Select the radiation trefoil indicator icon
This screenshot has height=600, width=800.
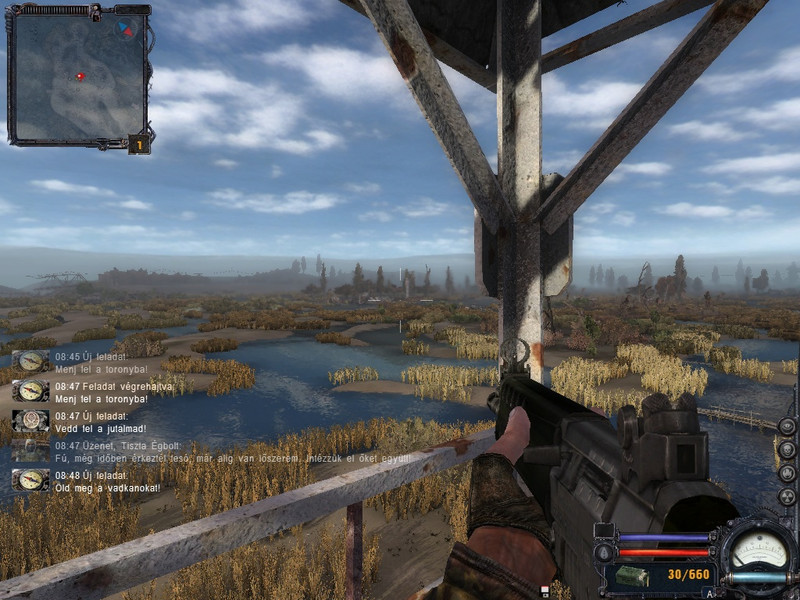787,496
